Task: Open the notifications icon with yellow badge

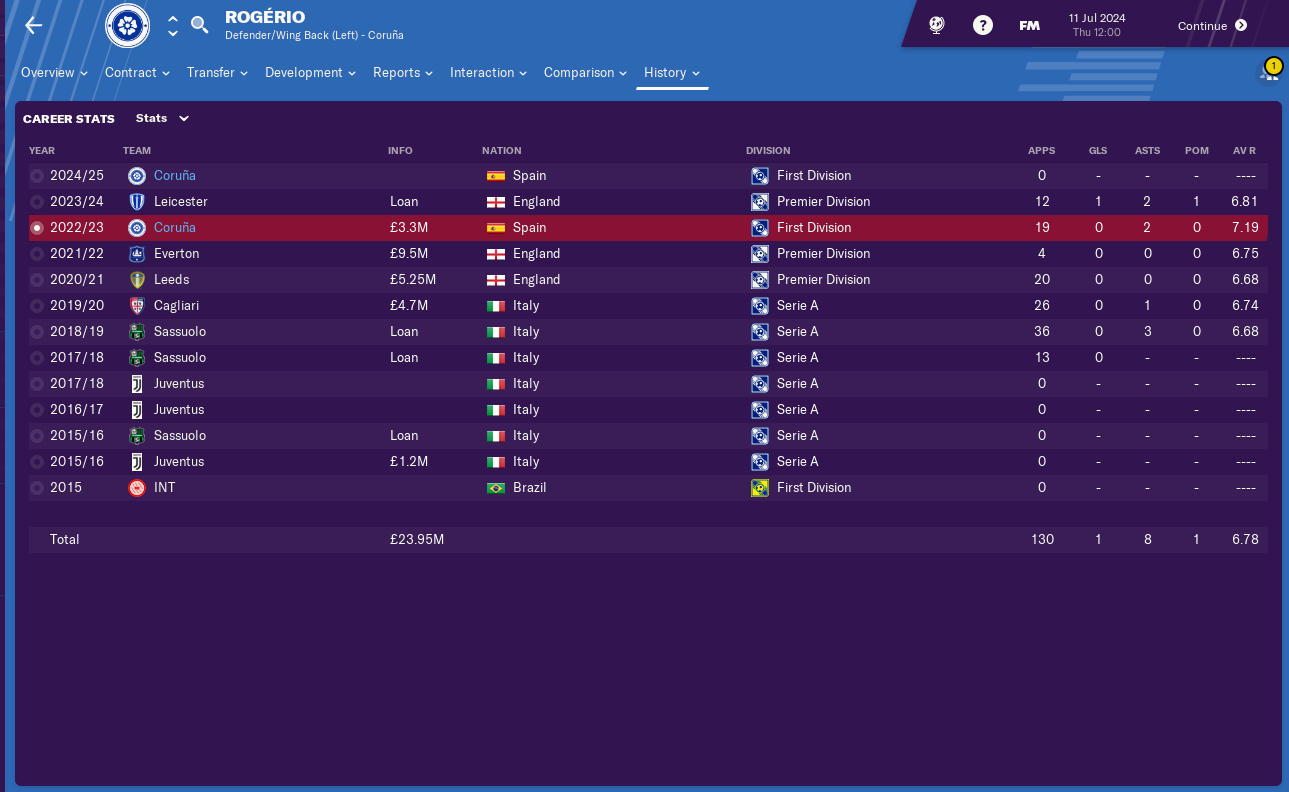Action: point(1270,72)
